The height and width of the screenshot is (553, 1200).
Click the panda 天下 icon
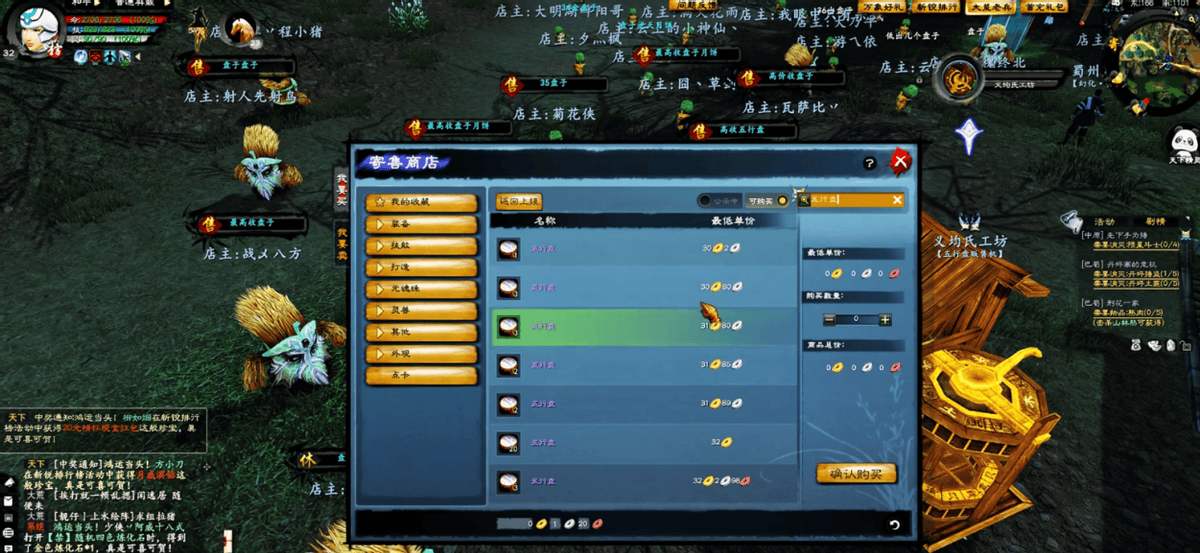pyautogui.click(x=1184, y=142)
